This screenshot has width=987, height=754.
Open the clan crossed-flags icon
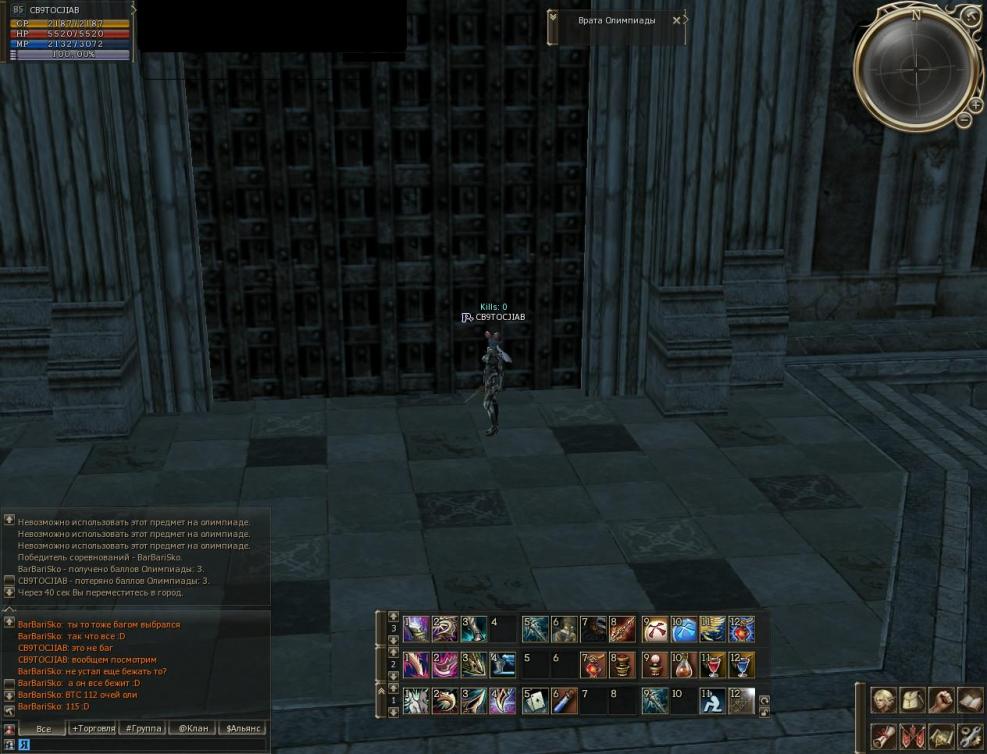pyautogui.click(x=911, y=737)
